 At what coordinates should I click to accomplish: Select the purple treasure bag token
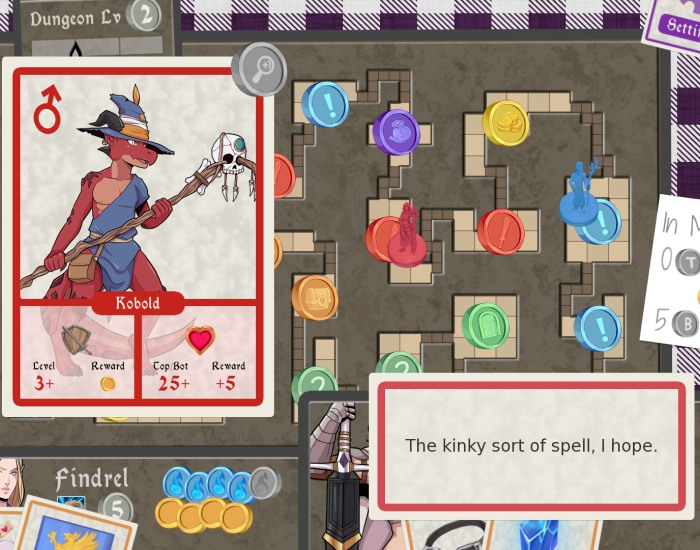pyautogui.click(x=396, y=131)
